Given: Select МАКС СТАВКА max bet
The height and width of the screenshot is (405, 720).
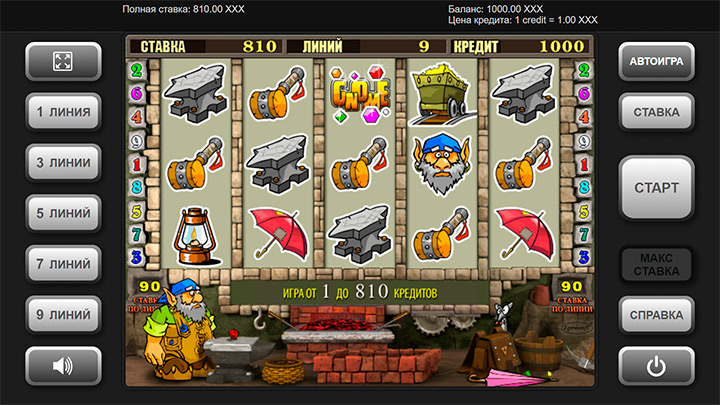Looking at the screenshot, I should click(x=656, y=264).
